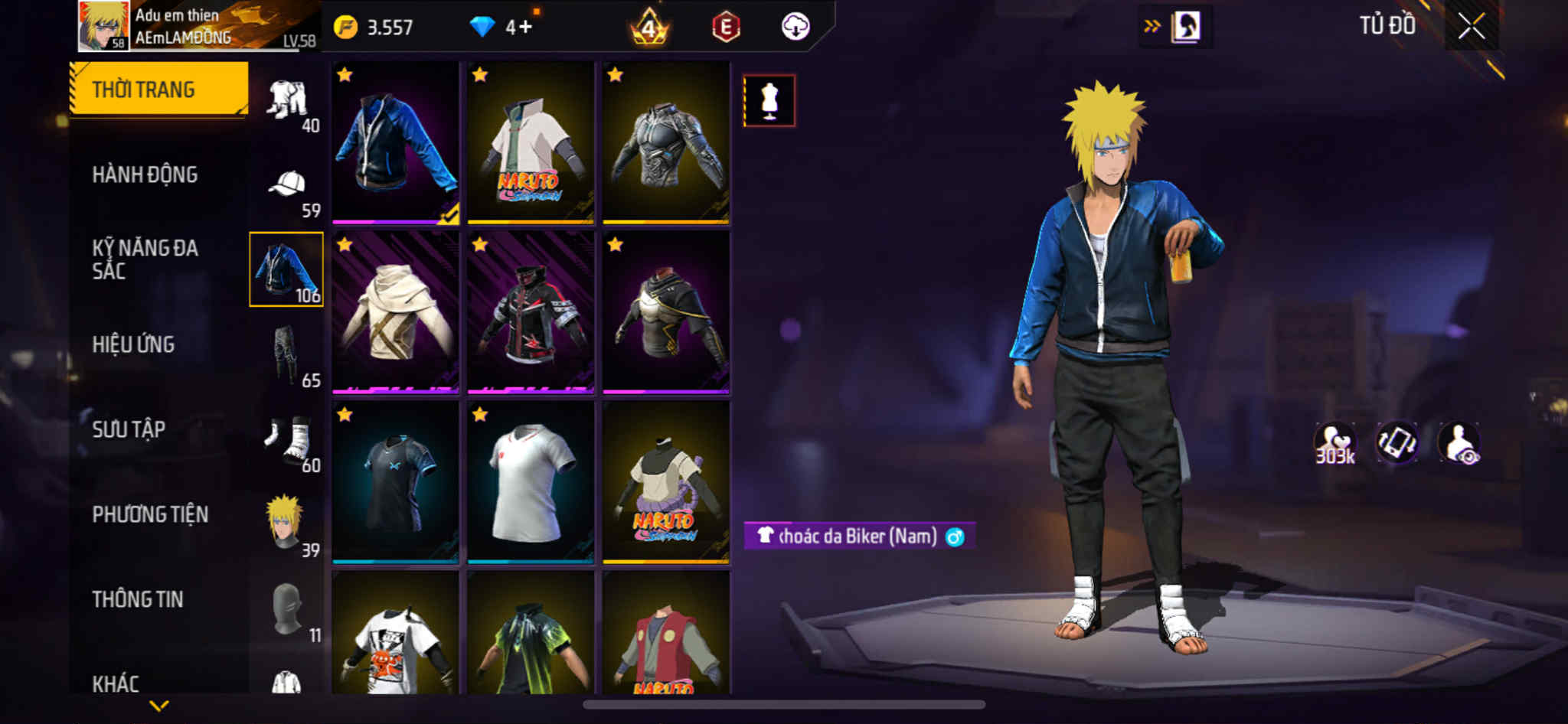Equip the blue biker jacket item

396,143
